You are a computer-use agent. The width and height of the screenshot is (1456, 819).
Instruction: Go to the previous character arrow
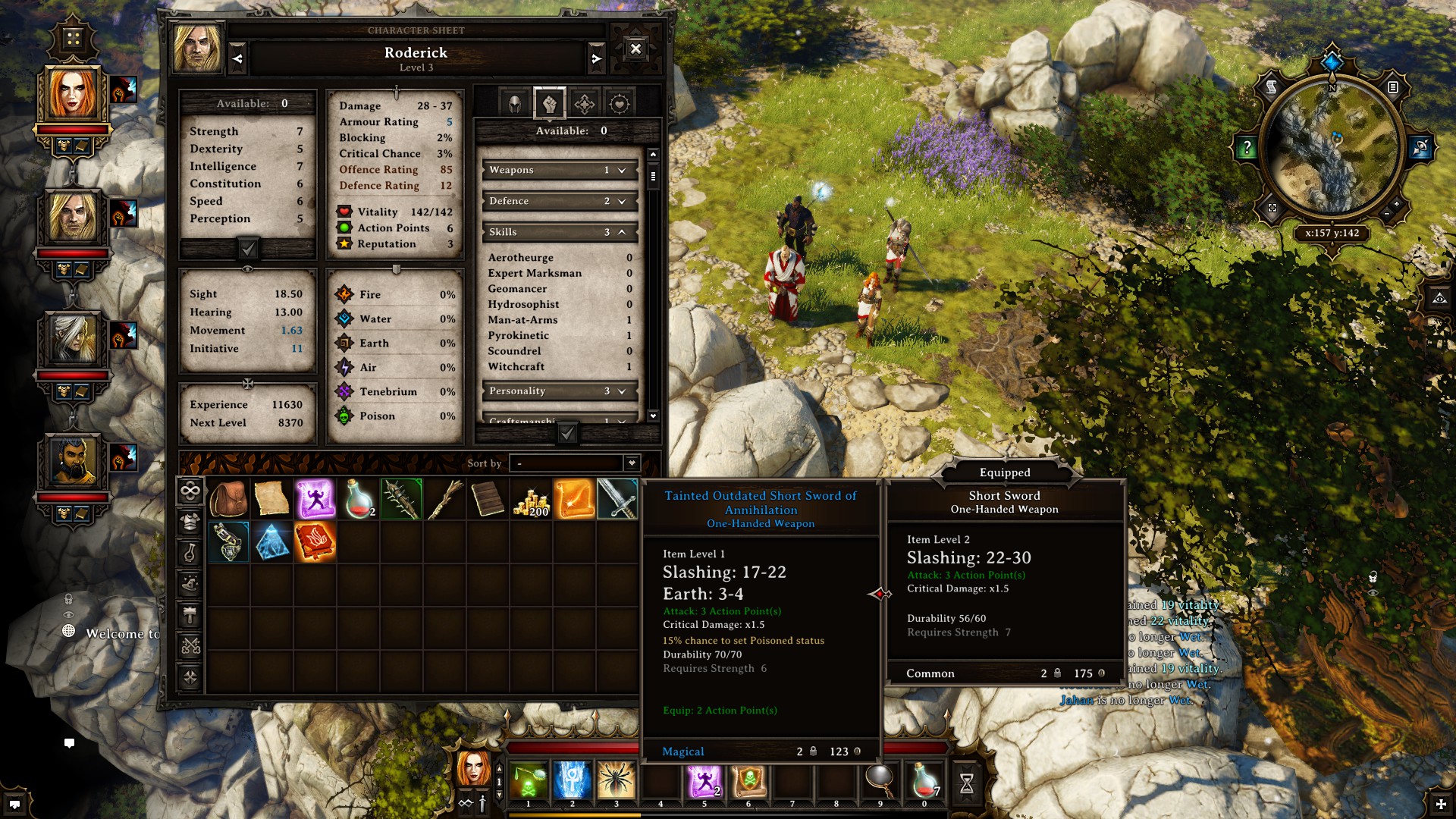tap(237, 58)
